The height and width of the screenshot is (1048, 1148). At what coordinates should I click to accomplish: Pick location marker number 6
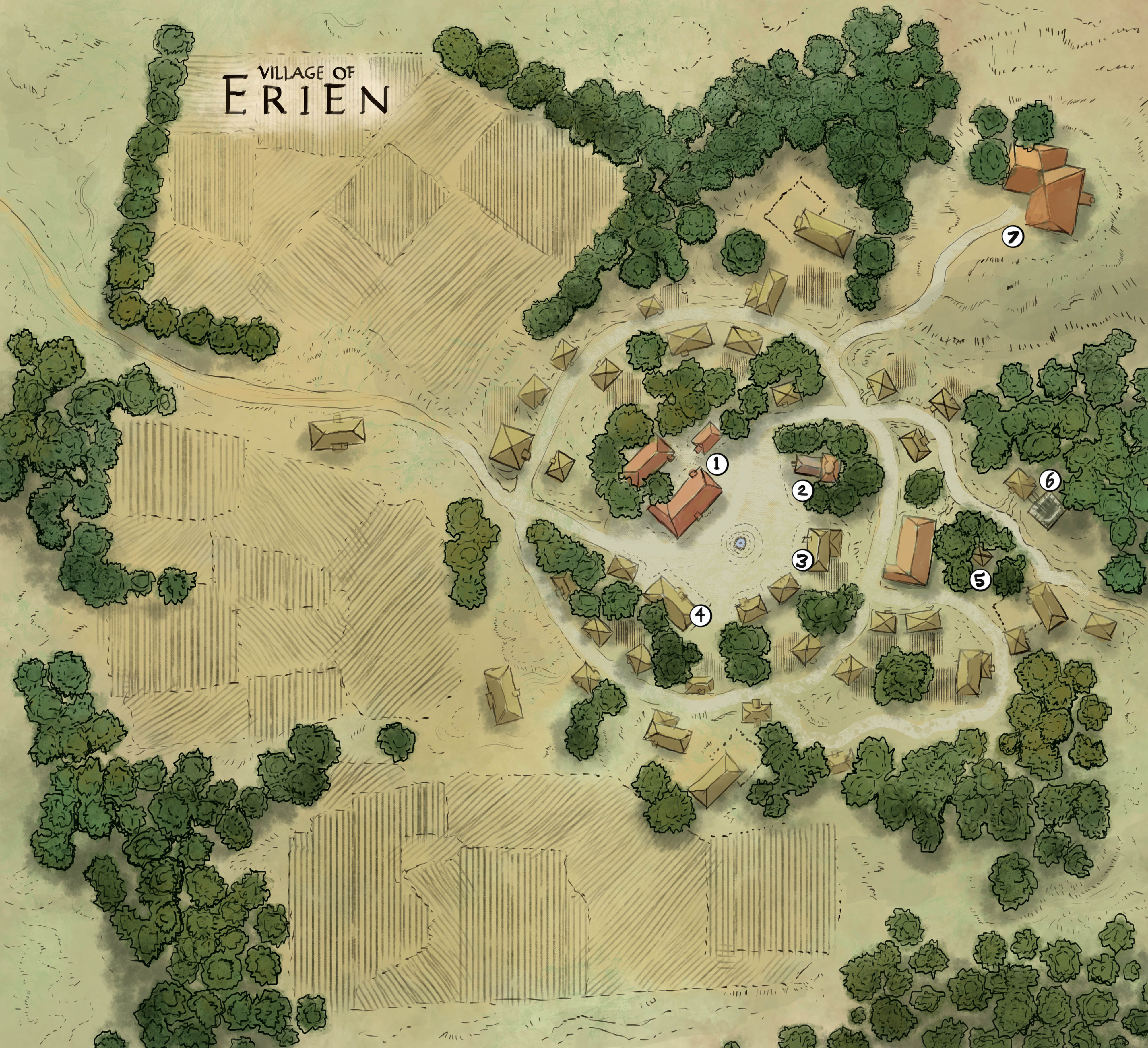(1050, 481)
